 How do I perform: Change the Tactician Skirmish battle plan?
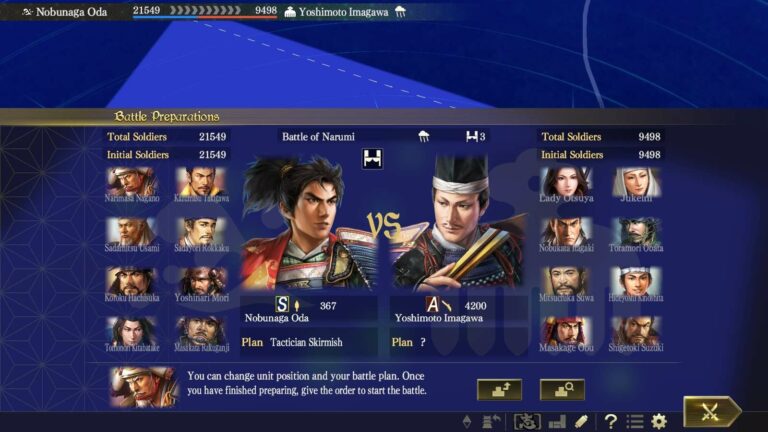(x=306, y=342)
